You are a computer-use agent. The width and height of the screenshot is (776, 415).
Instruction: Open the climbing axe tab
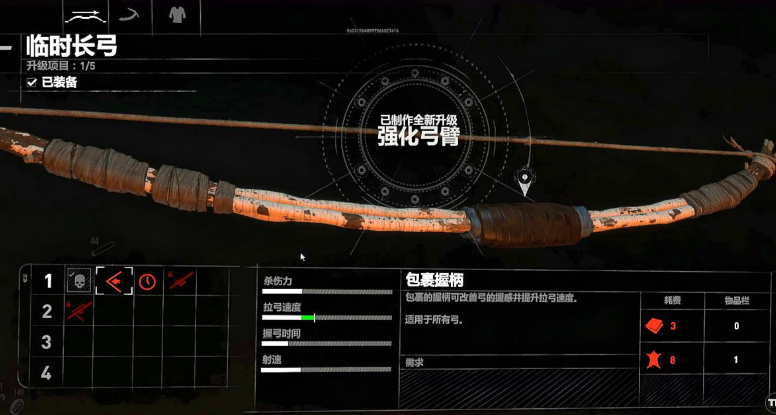point(128,15)
